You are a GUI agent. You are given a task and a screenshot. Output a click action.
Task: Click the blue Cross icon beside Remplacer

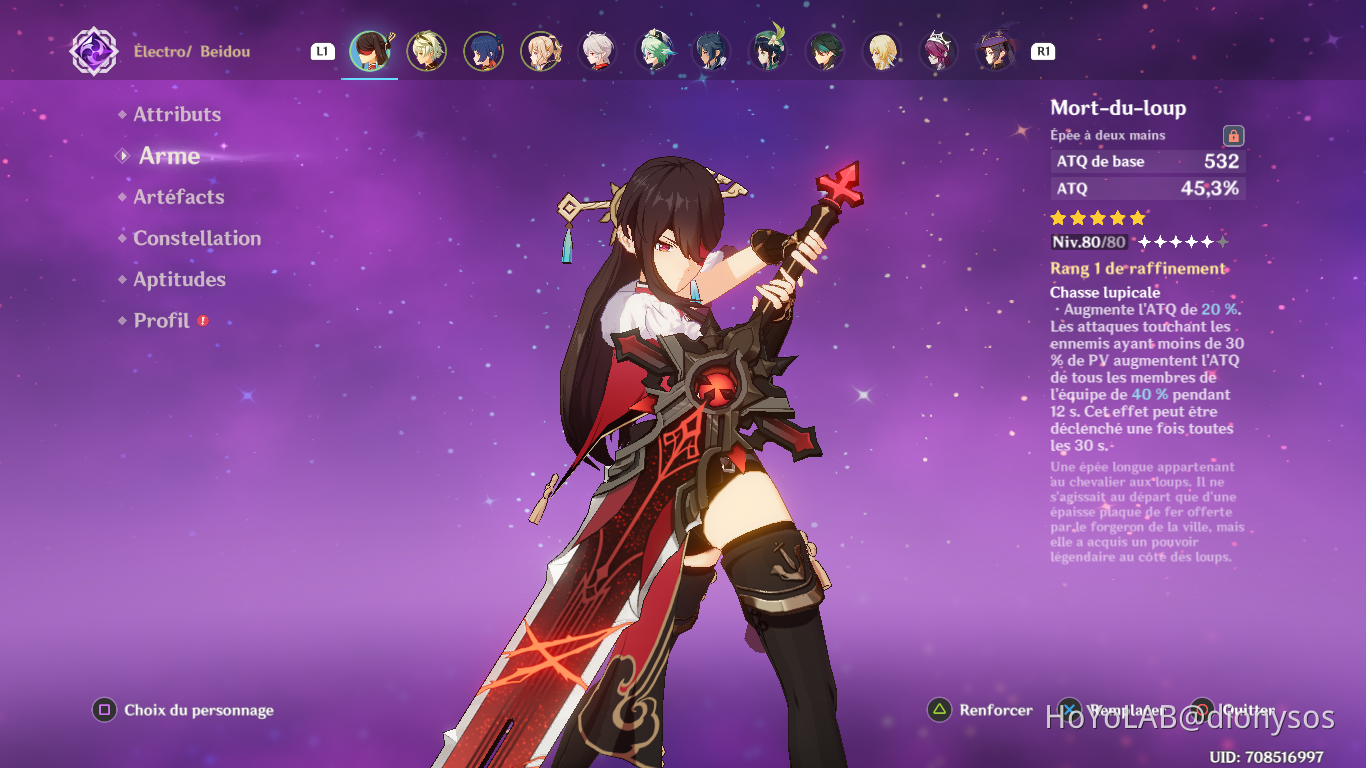click(x=1068, y=711)
